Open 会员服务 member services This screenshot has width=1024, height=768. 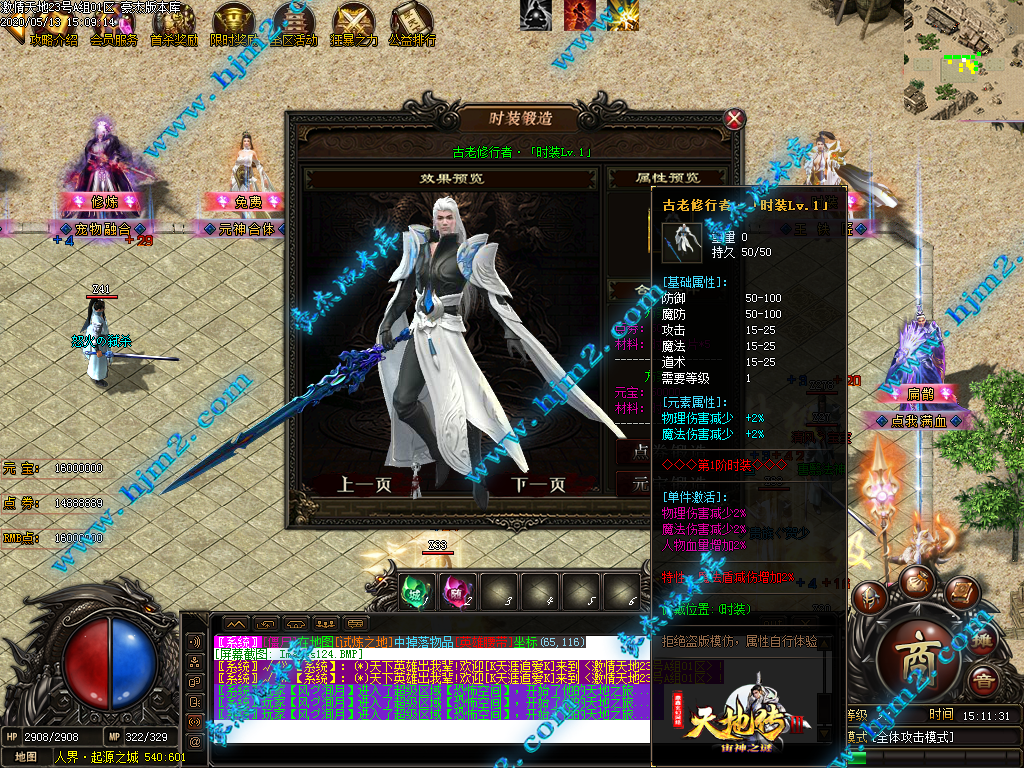[113, 23]
